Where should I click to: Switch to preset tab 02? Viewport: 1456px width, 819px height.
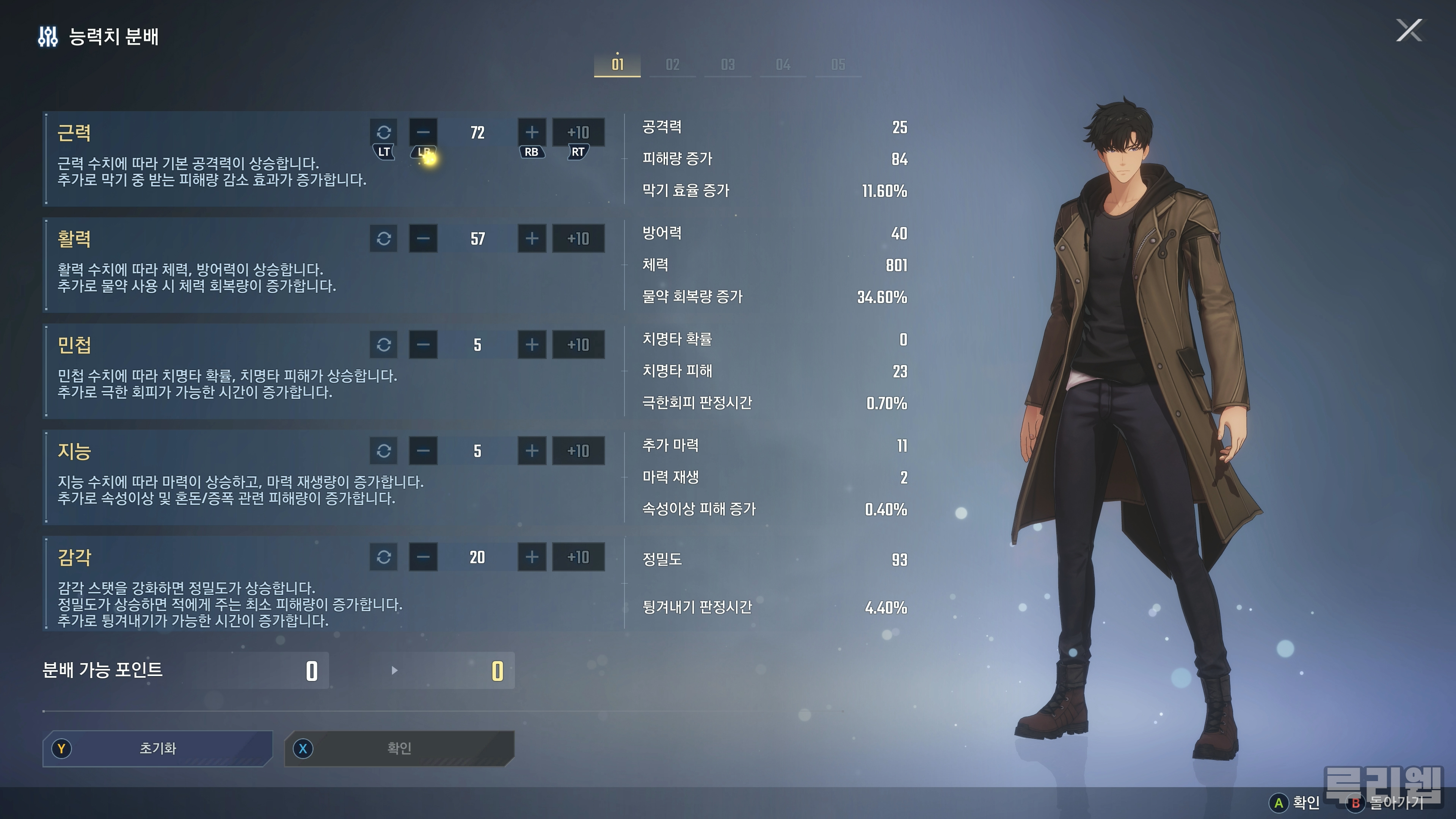(x=672, y=64)
